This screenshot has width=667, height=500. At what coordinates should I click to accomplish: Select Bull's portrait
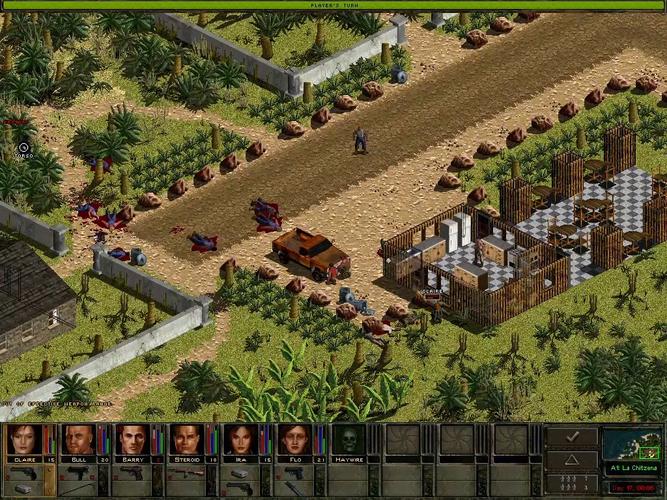coord(77,439)
